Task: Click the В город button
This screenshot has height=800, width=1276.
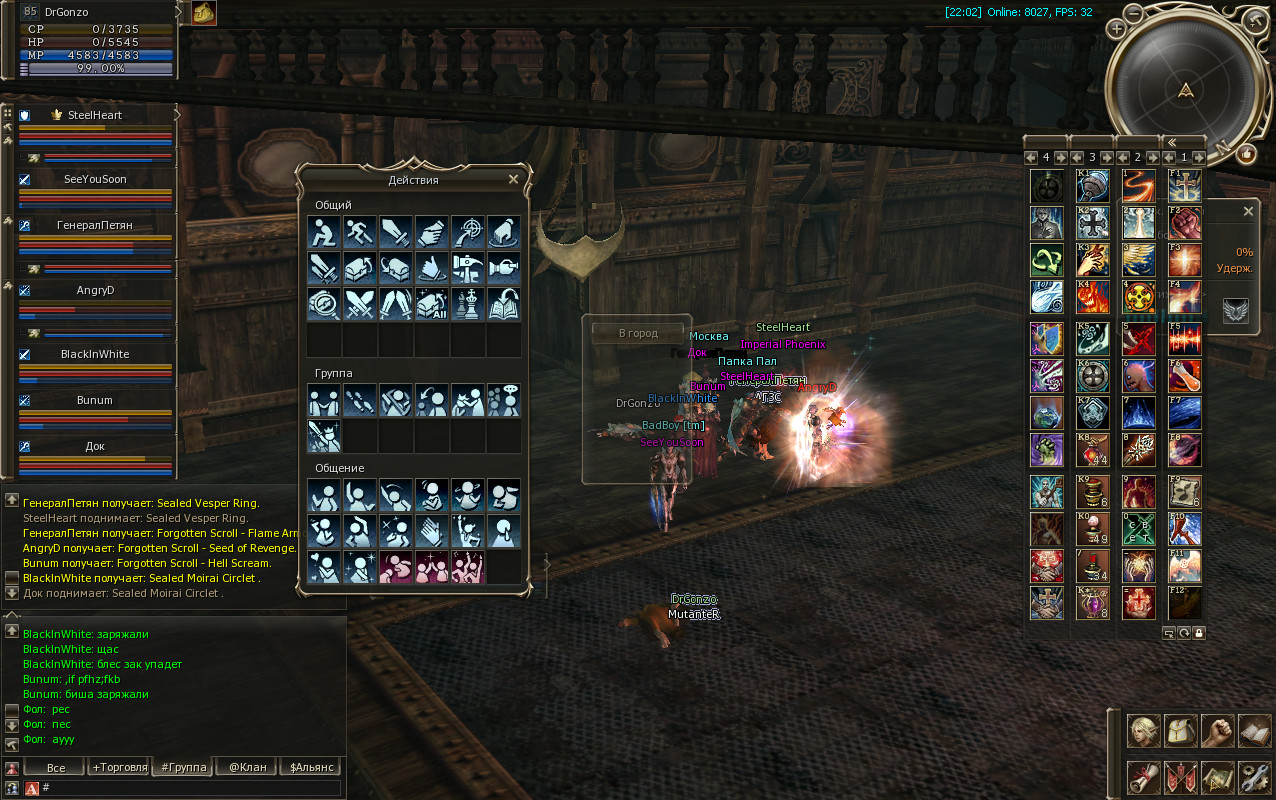Action: [x=638, y=333]
